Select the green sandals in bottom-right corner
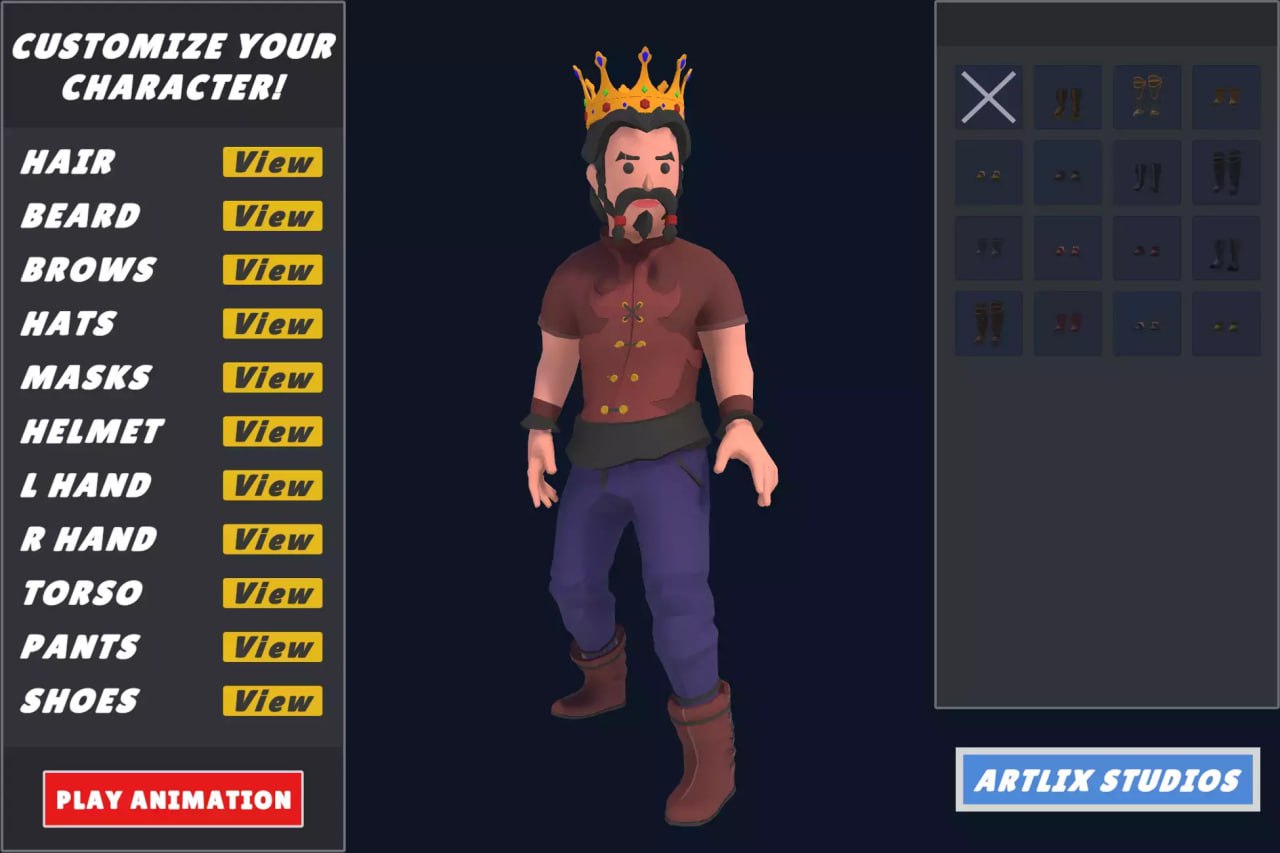The image size is (1280, 853). pyautogui.click(x=1226, y=322)
